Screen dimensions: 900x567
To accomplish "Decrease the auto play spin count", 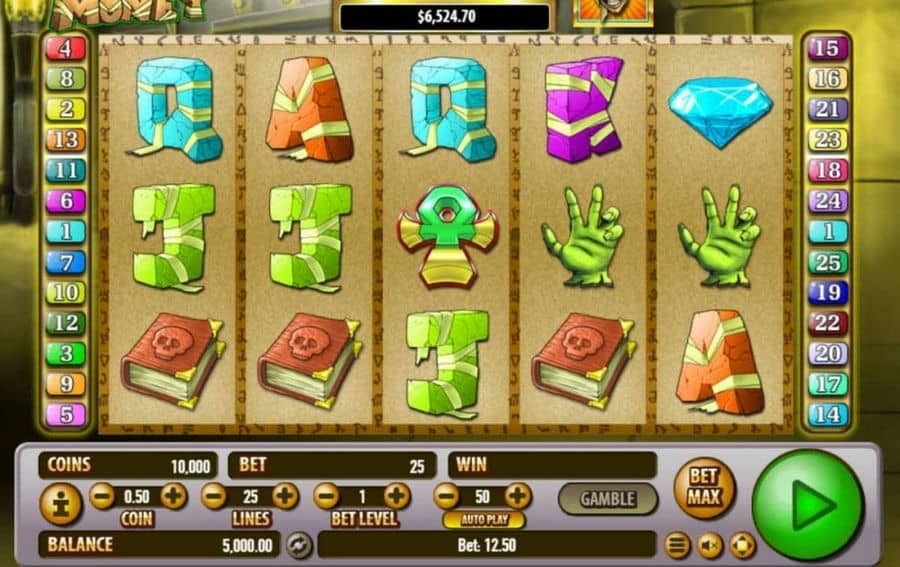I will tap(446, 495).
